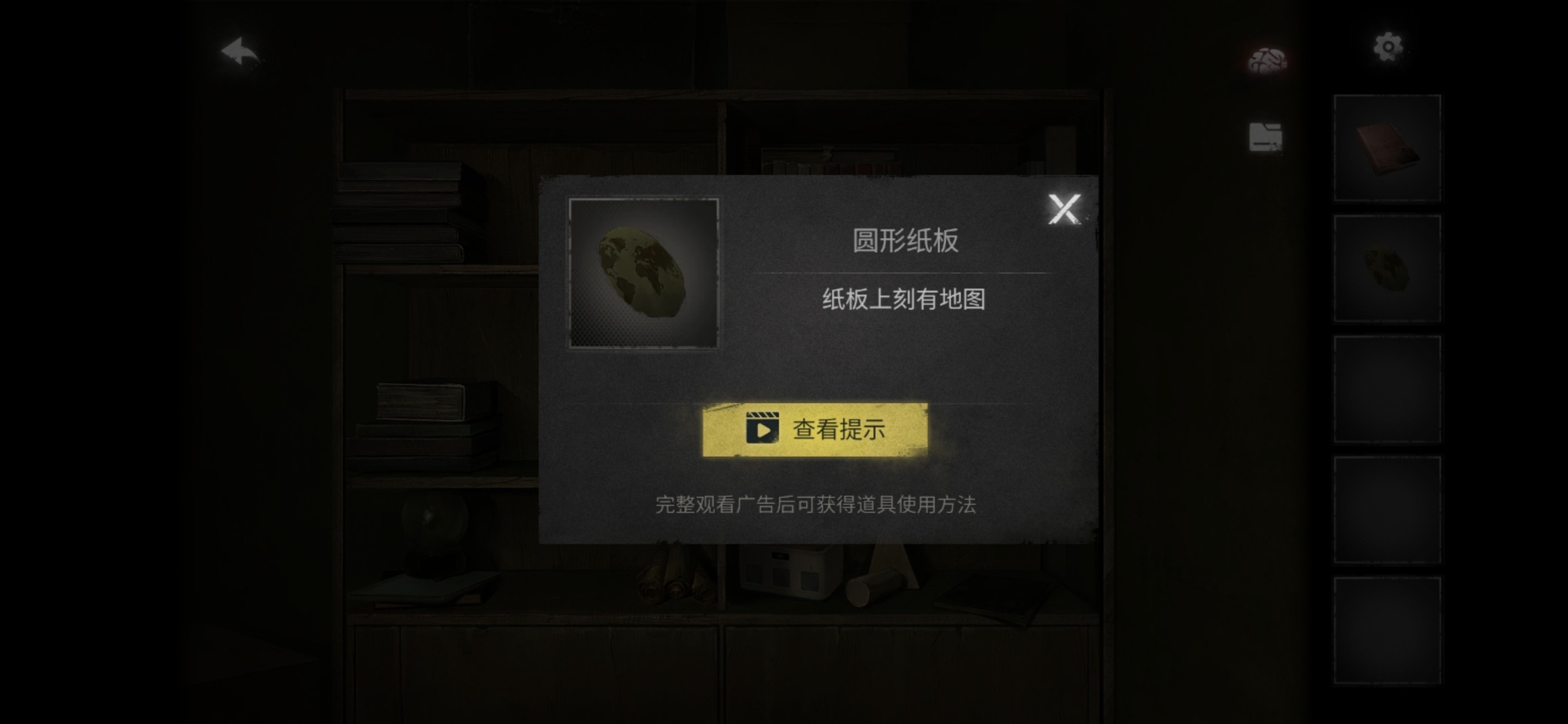
Task: Open the settings gear
Action: [x=1387, y=46]
